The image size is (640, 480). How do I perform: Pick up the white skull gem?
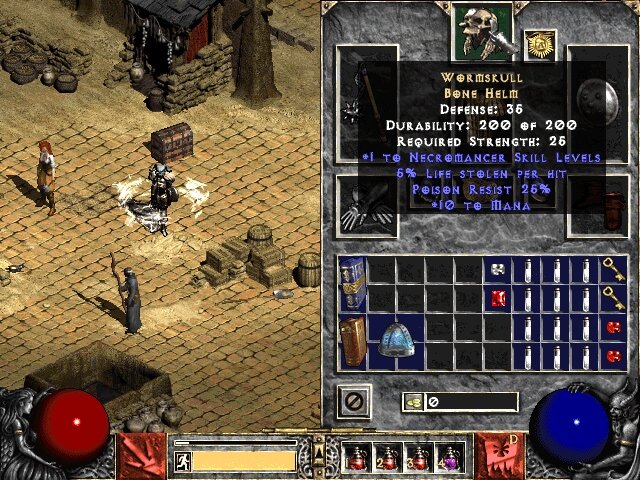pyautogui.click(x=498, y=269)
